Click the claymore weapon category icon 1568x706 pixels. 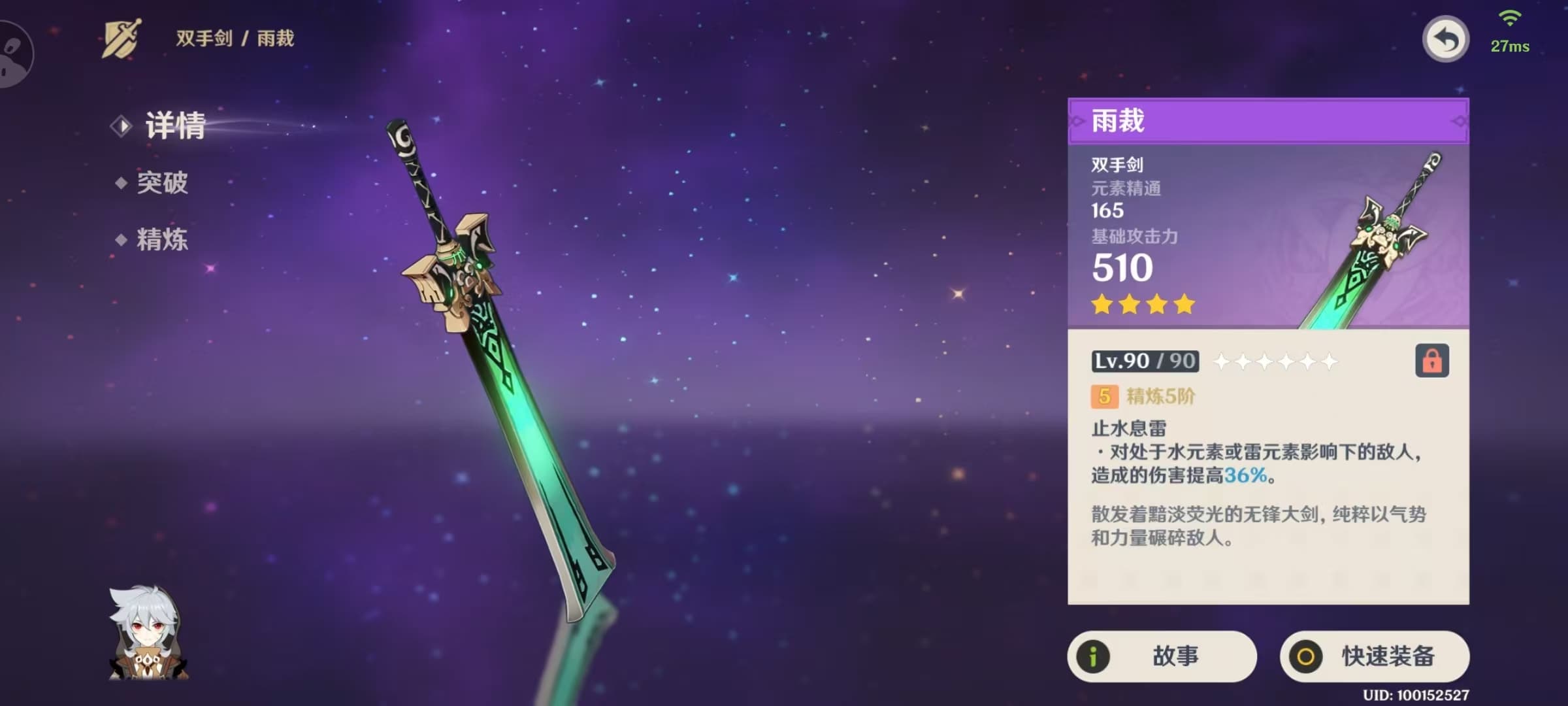tap(122, 39)
